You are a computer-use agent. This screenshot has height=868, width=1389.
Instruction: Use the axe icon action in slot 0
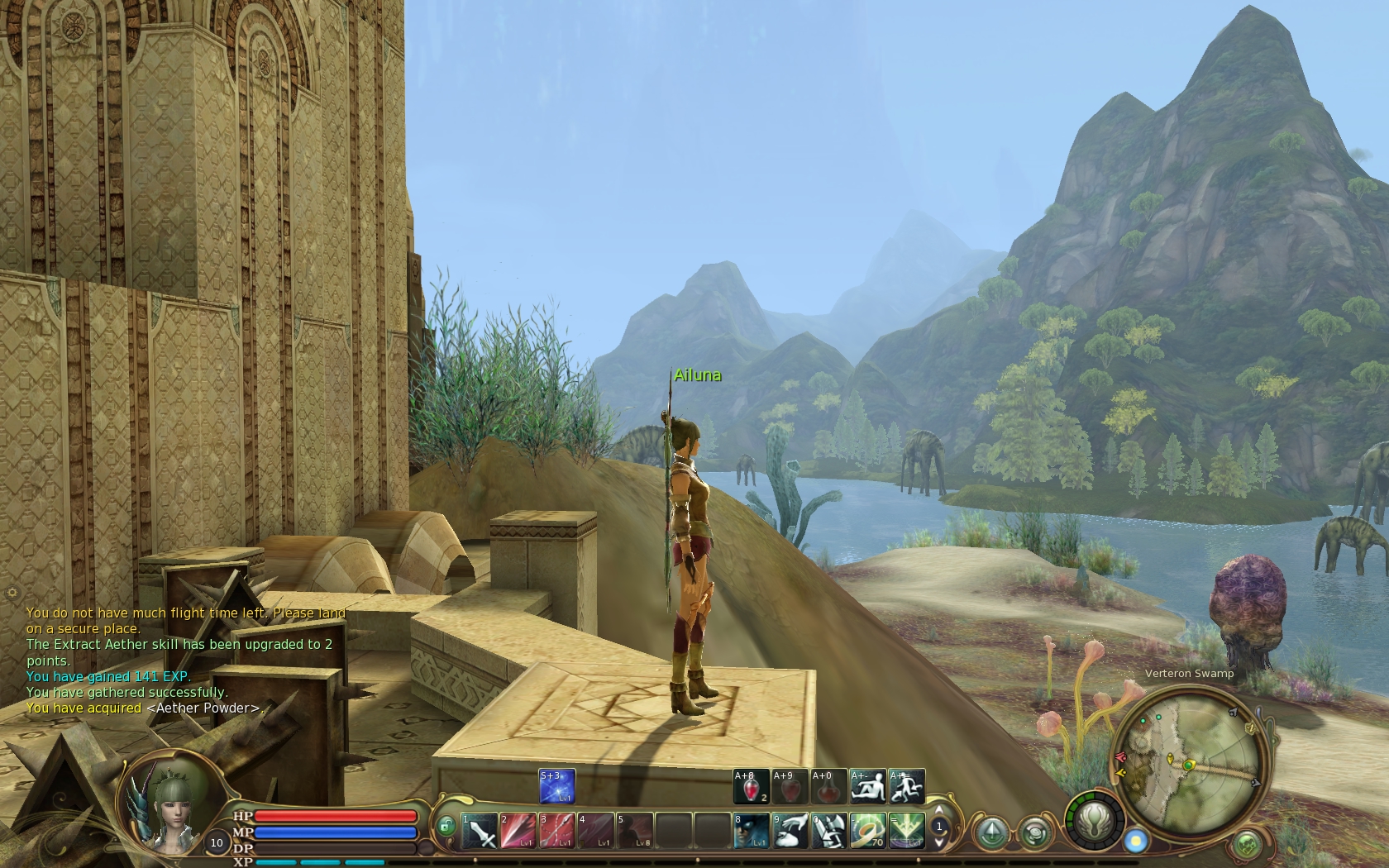[828, 831]
